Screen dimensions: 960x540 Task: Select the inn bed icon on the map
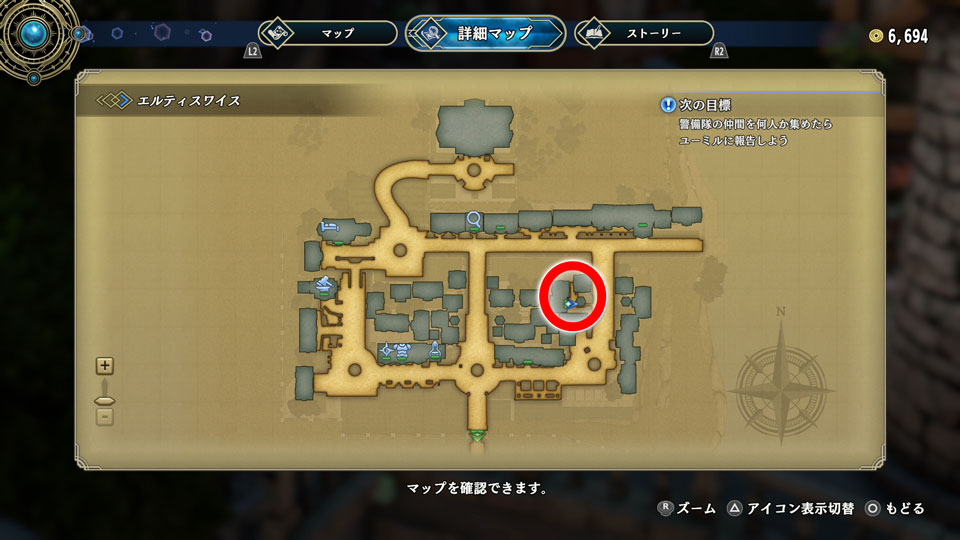coord(327,227)
